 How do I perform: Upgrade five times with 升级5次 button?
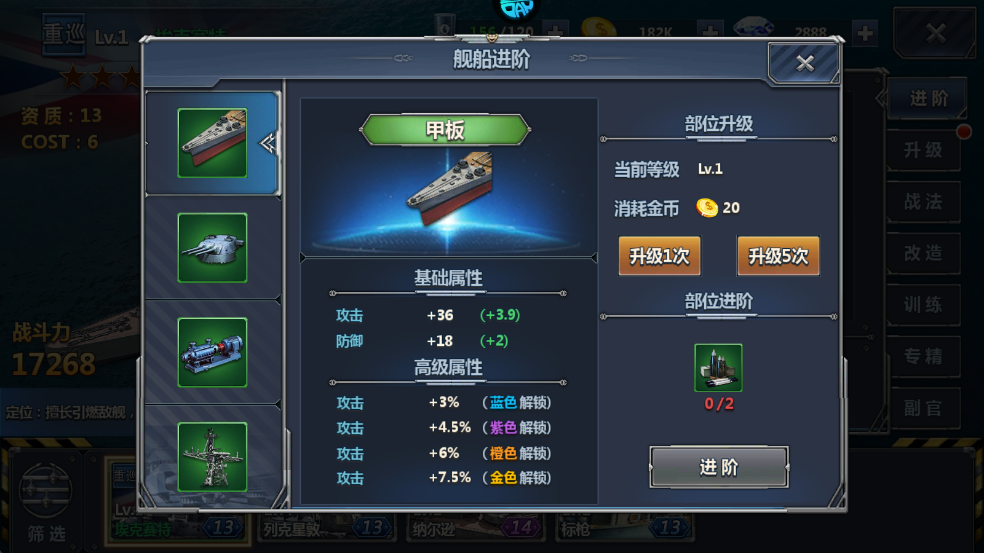778,256
